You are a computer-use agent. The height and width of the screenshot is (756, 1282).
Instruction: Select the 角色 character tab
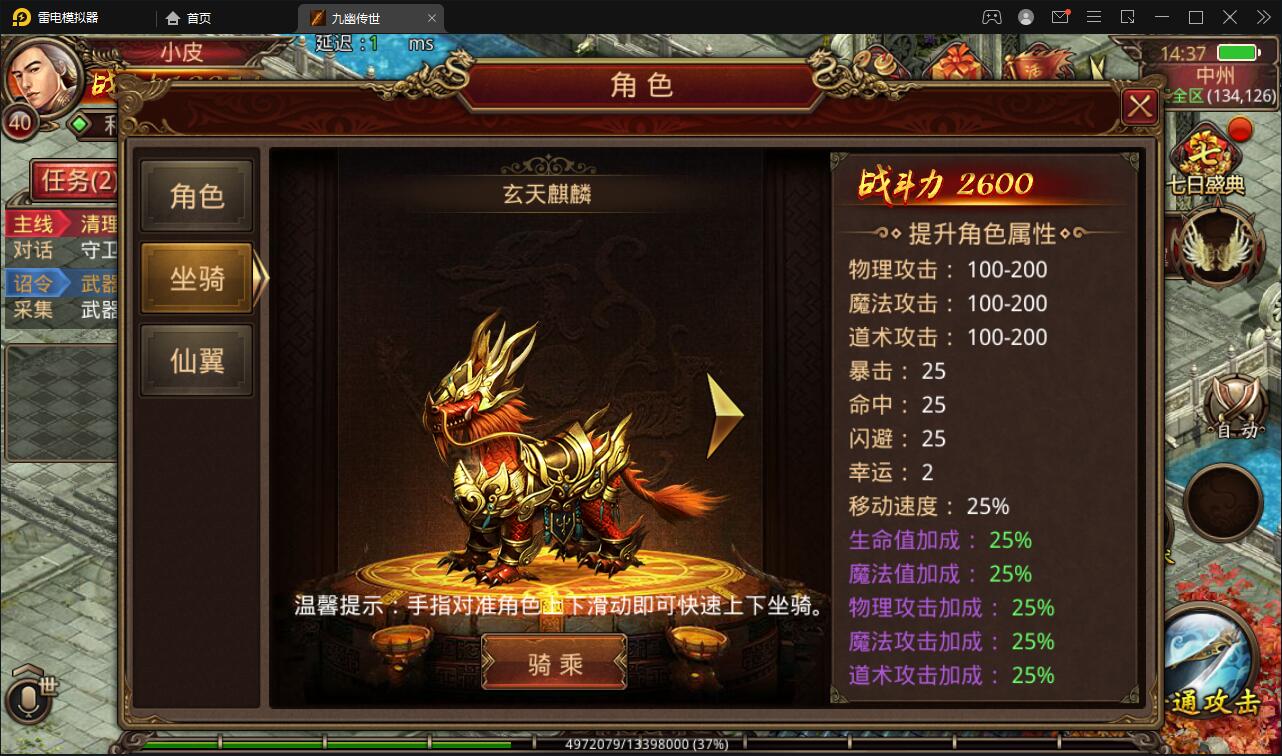click(196, 196)
